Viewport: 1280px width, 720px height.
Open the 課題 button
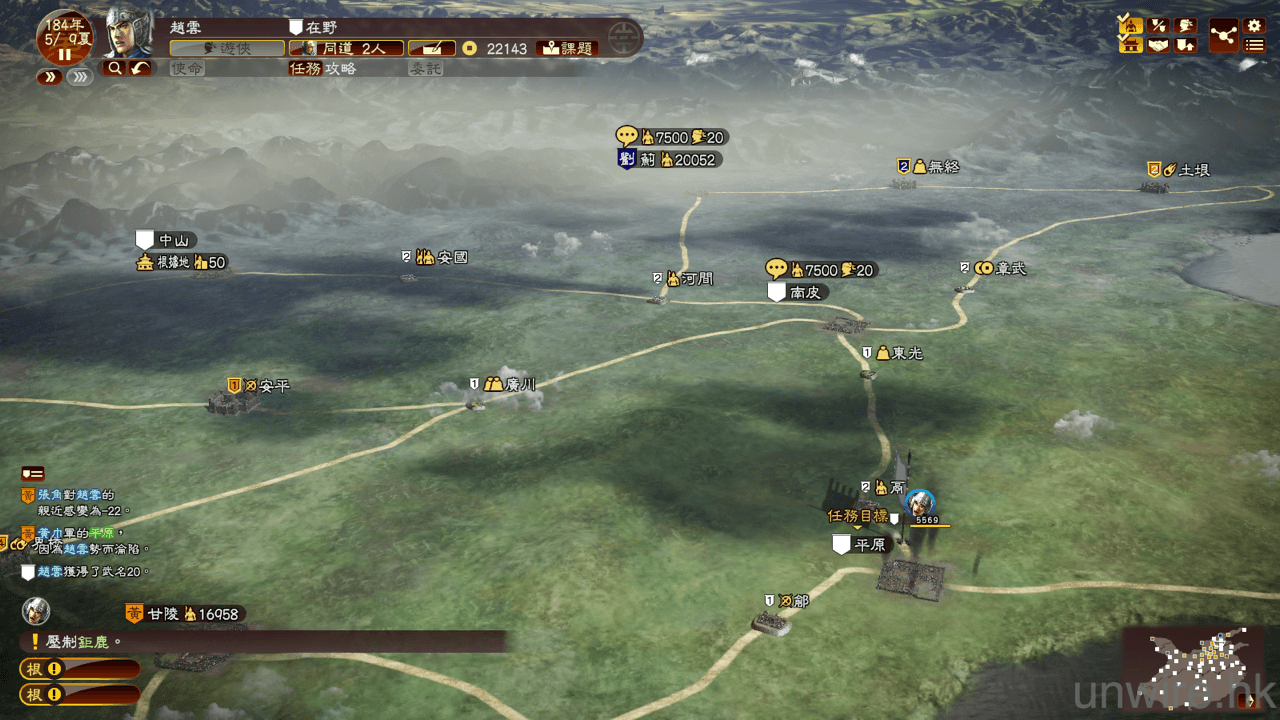tap(568, 48)
